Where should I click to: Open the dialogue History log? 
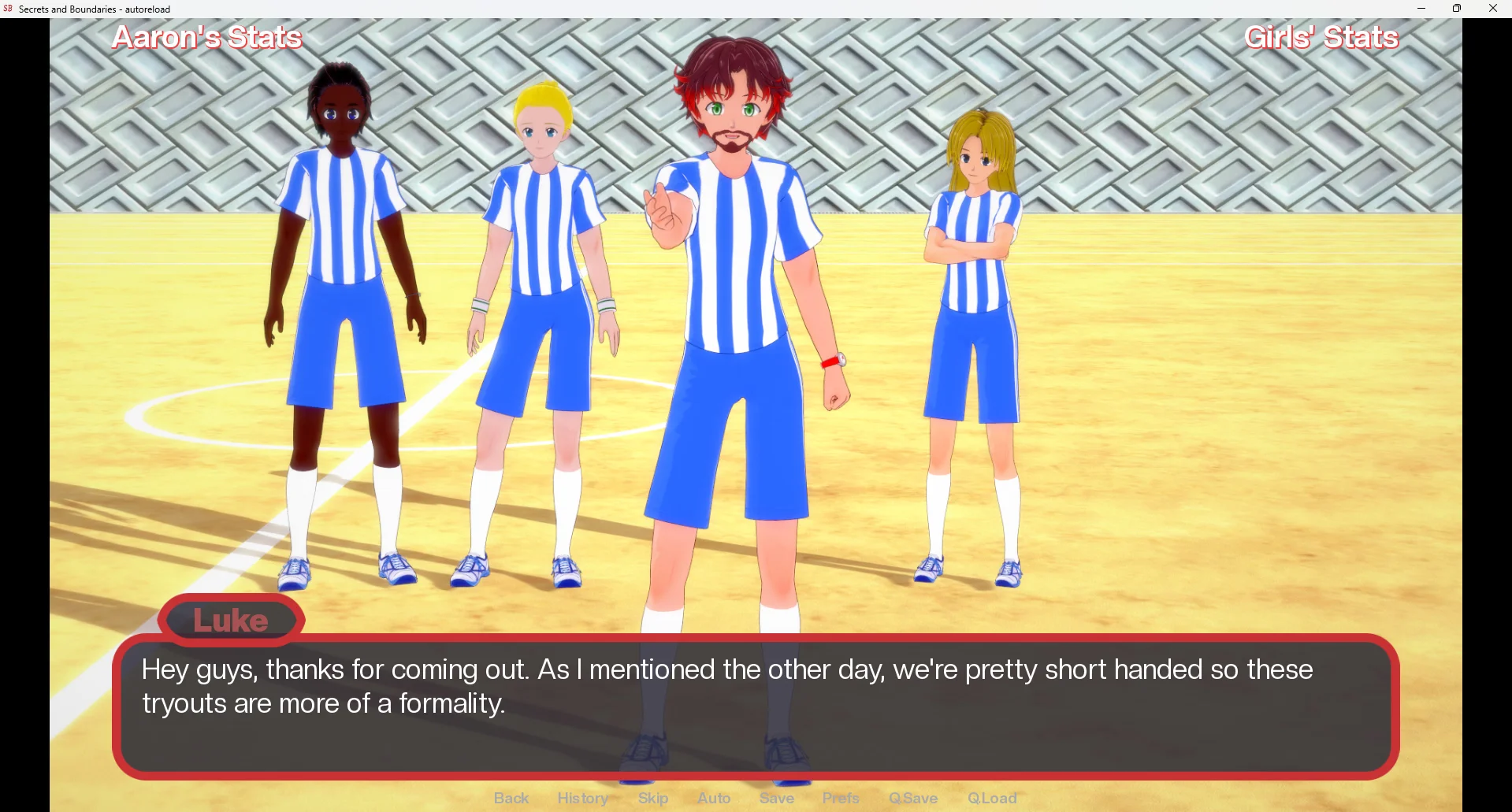pos(582,798)
